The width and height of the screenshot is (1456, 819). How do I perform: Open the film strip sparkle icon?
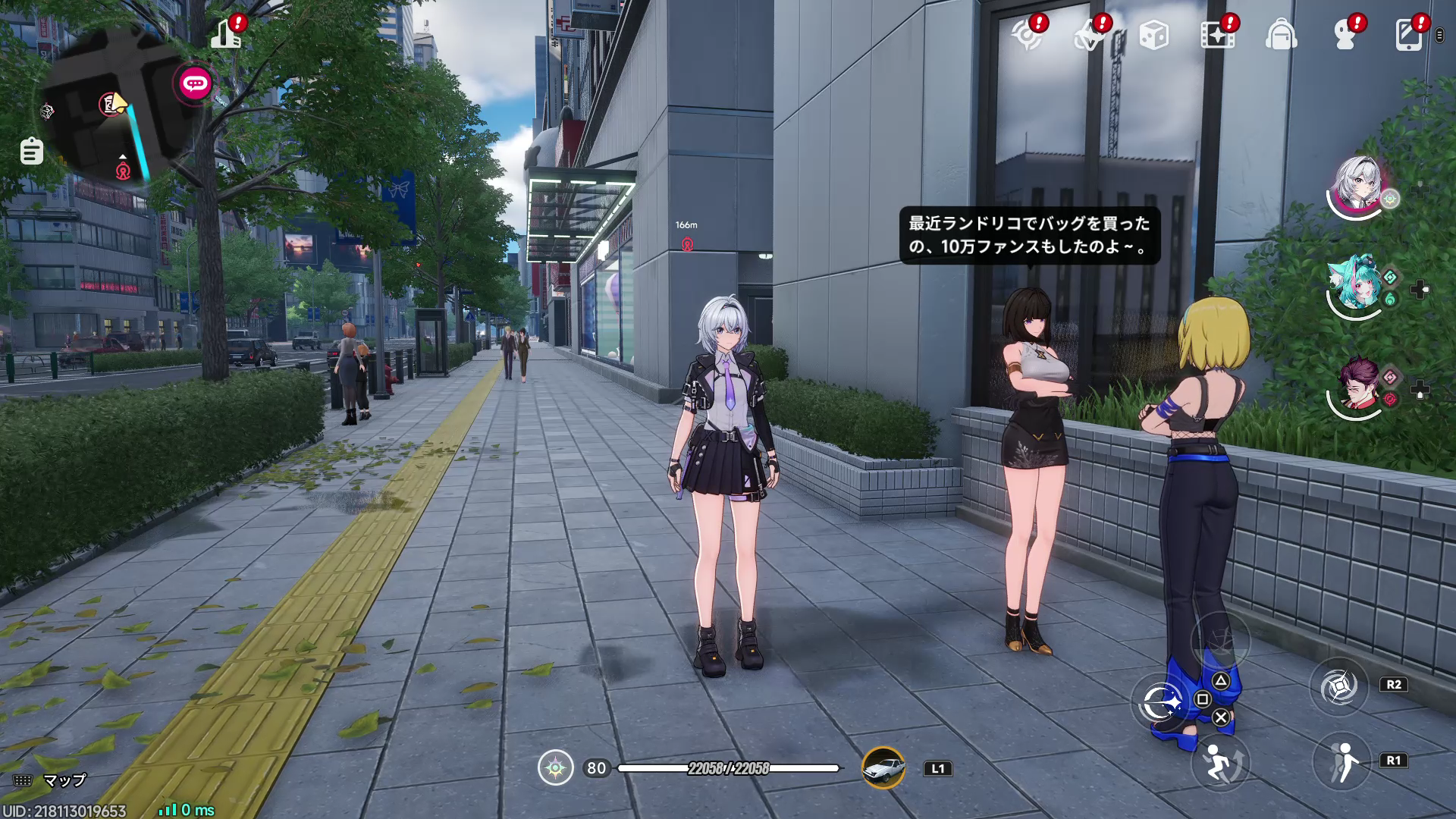tap(1217, 36)
